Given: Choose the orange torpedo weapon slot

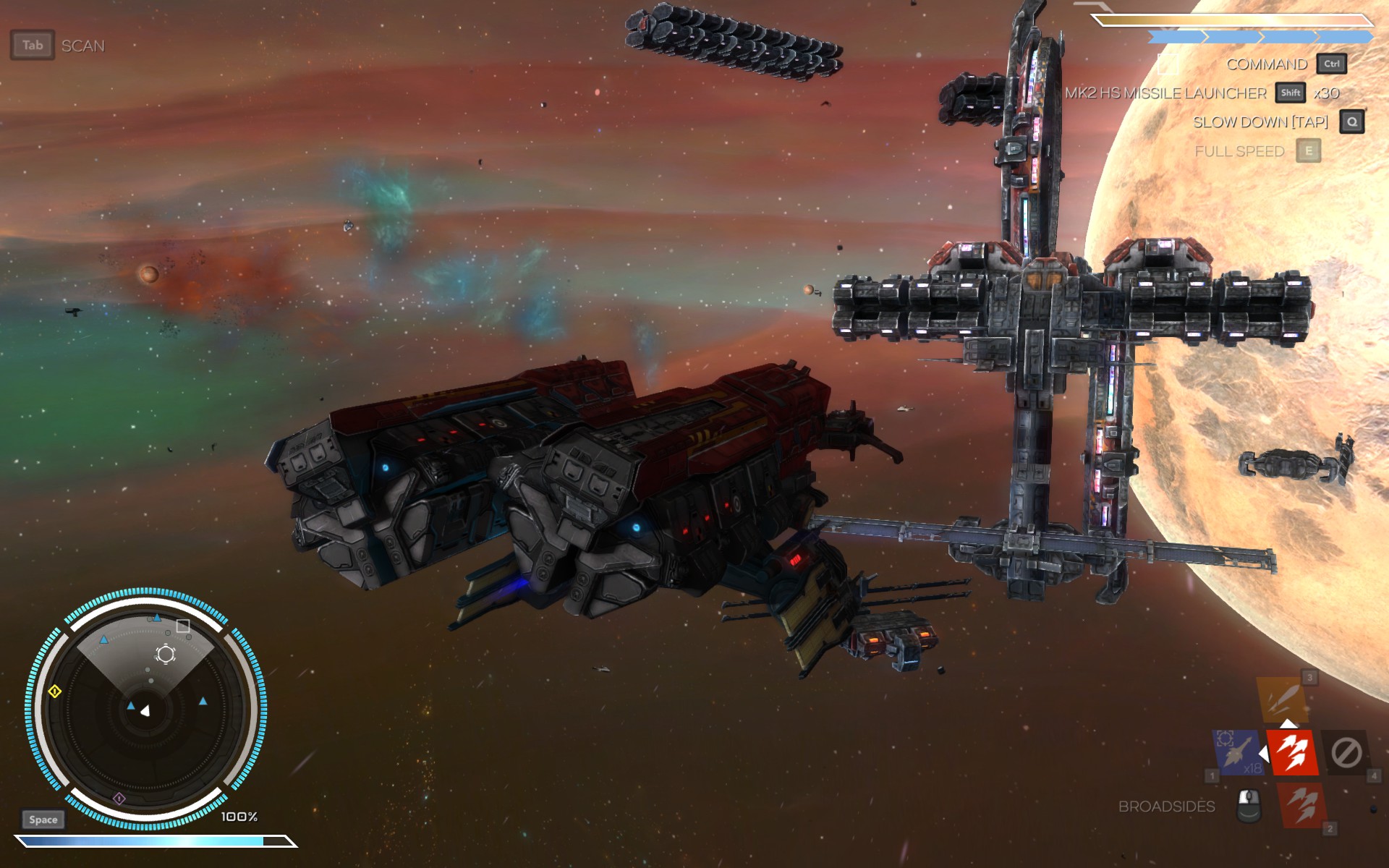Looking at the screenshot, I should click(x=1281, y=698).
